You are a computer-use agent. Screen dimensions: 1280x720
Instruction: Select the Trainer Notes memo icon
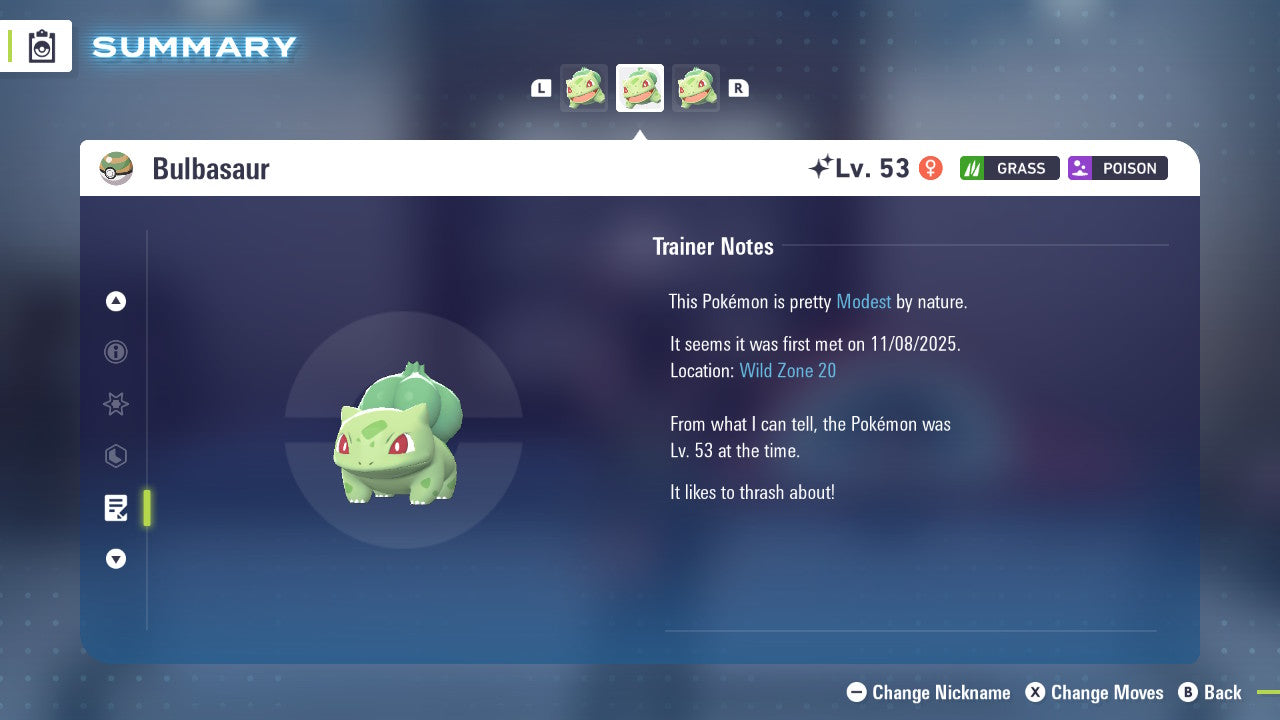pos(115,508)
